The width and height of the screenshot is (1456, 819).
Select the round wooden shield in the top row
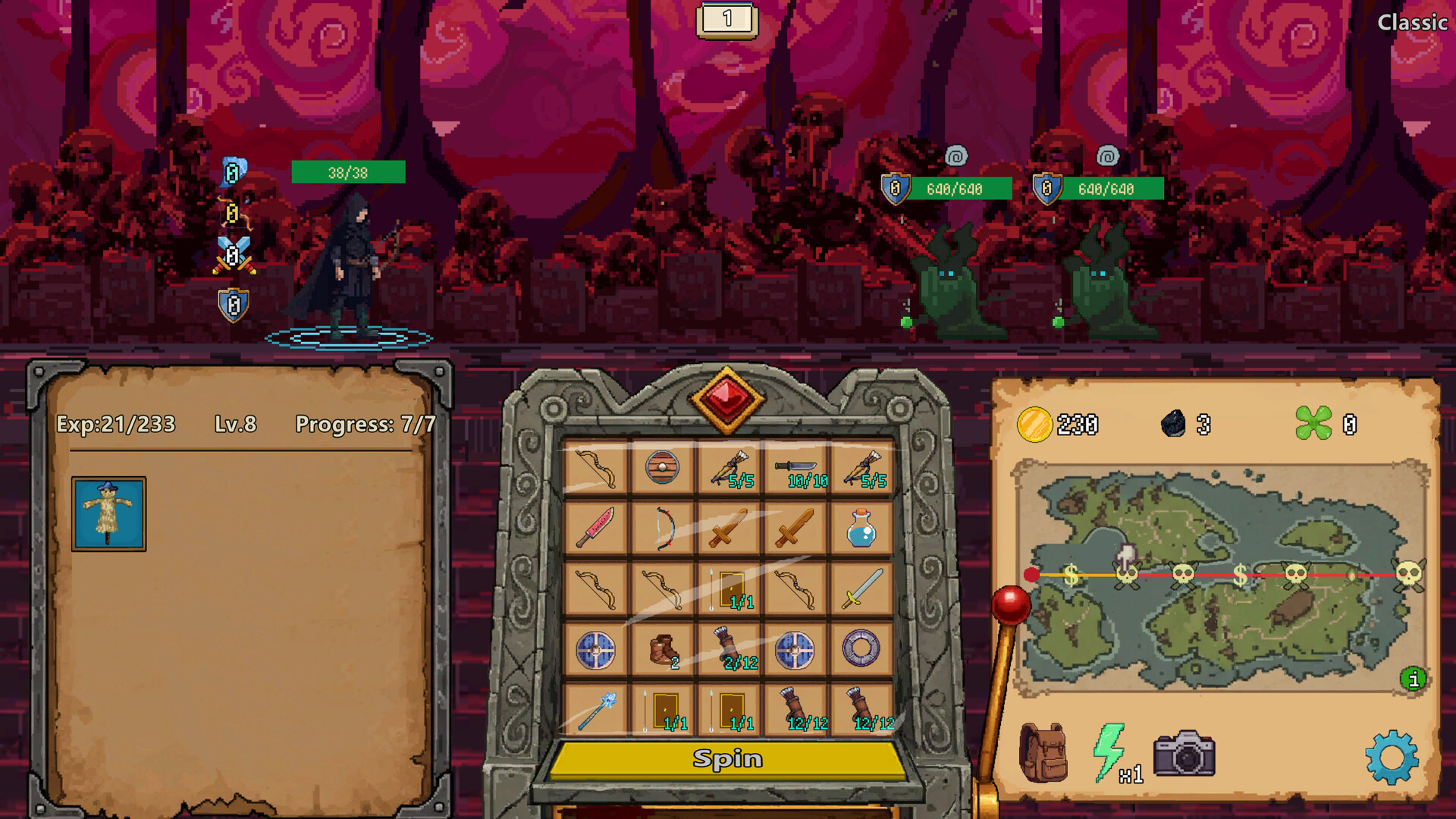(x=661, y=467)
